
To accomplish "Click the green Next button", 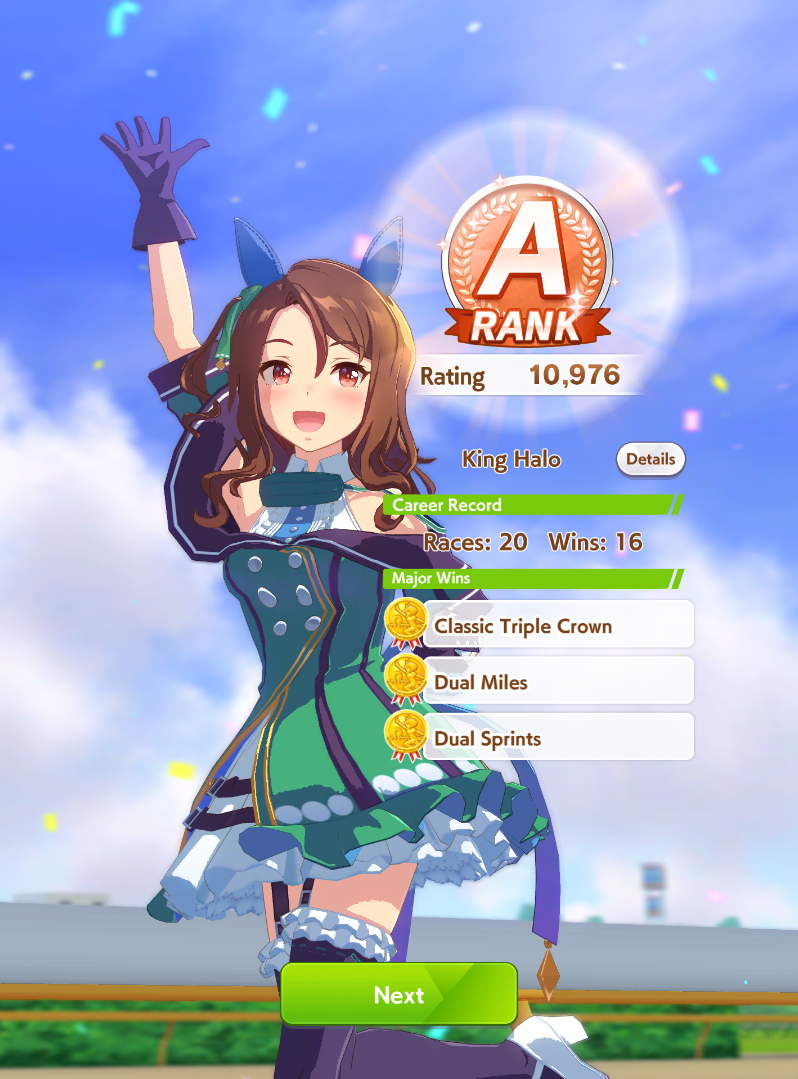I will [x=398, y=994].
